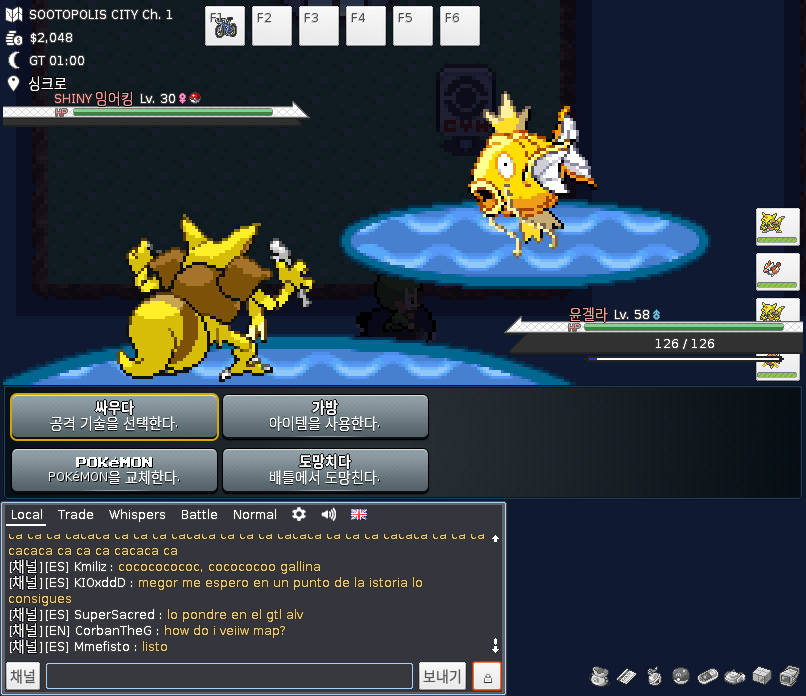
Task: Open the Poké Ball menu icon
Action: click(680, 676)
